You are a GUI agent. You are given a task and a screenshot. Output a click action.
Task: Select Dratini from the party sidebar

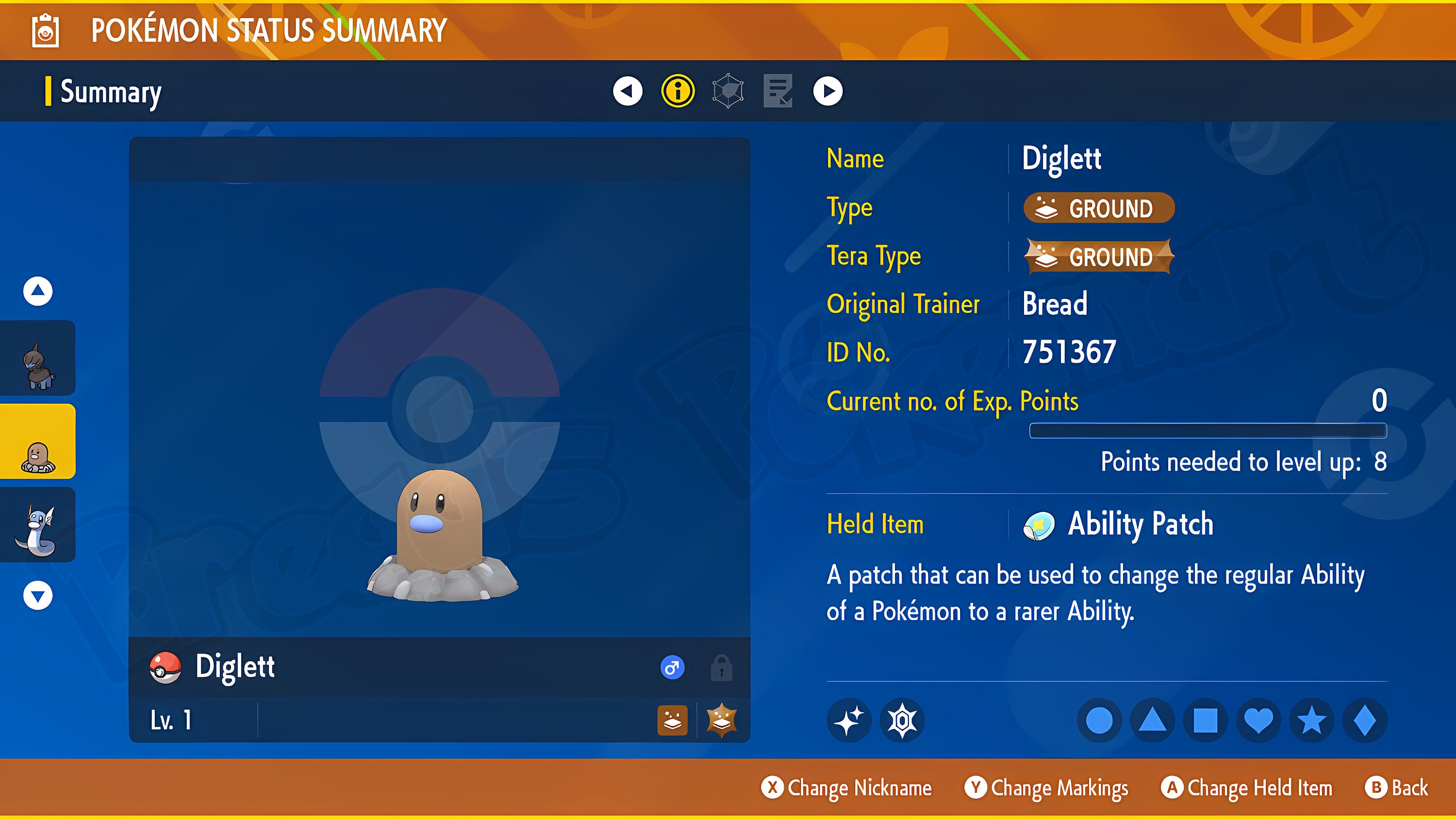click(x=37, y=524)
